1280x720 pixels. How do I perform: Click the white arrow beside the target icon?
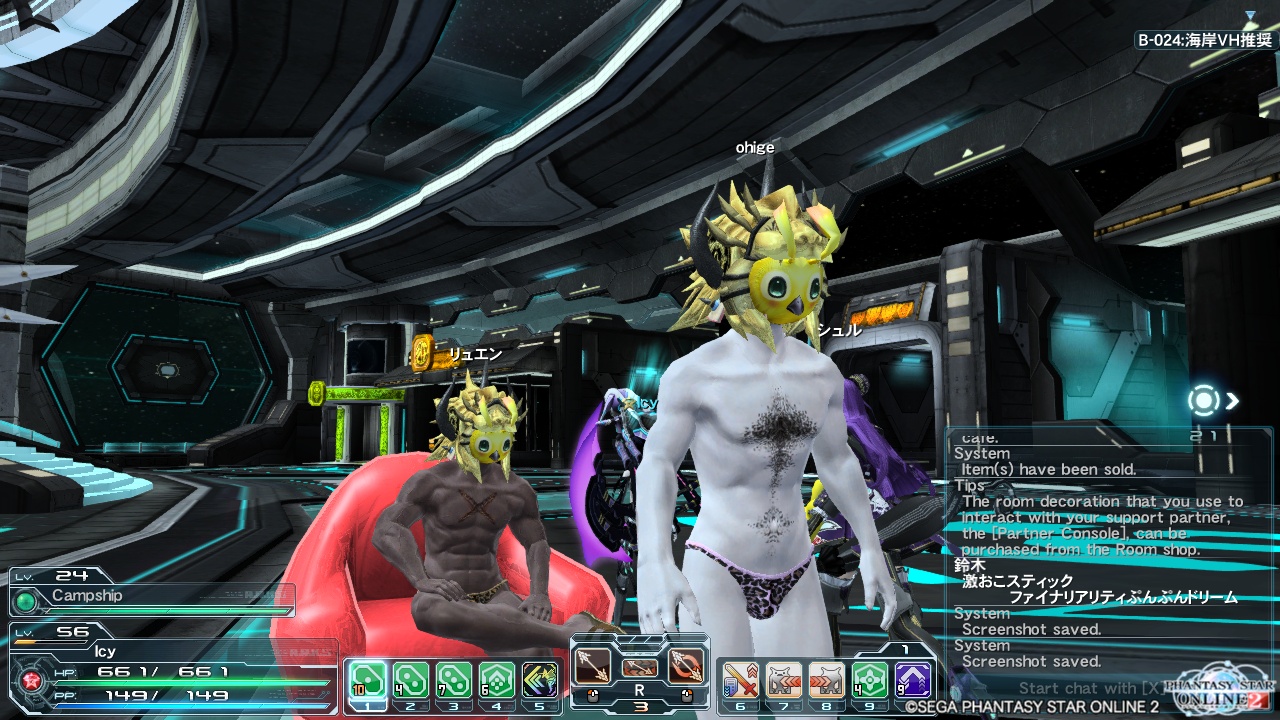tap(1233, 401)
